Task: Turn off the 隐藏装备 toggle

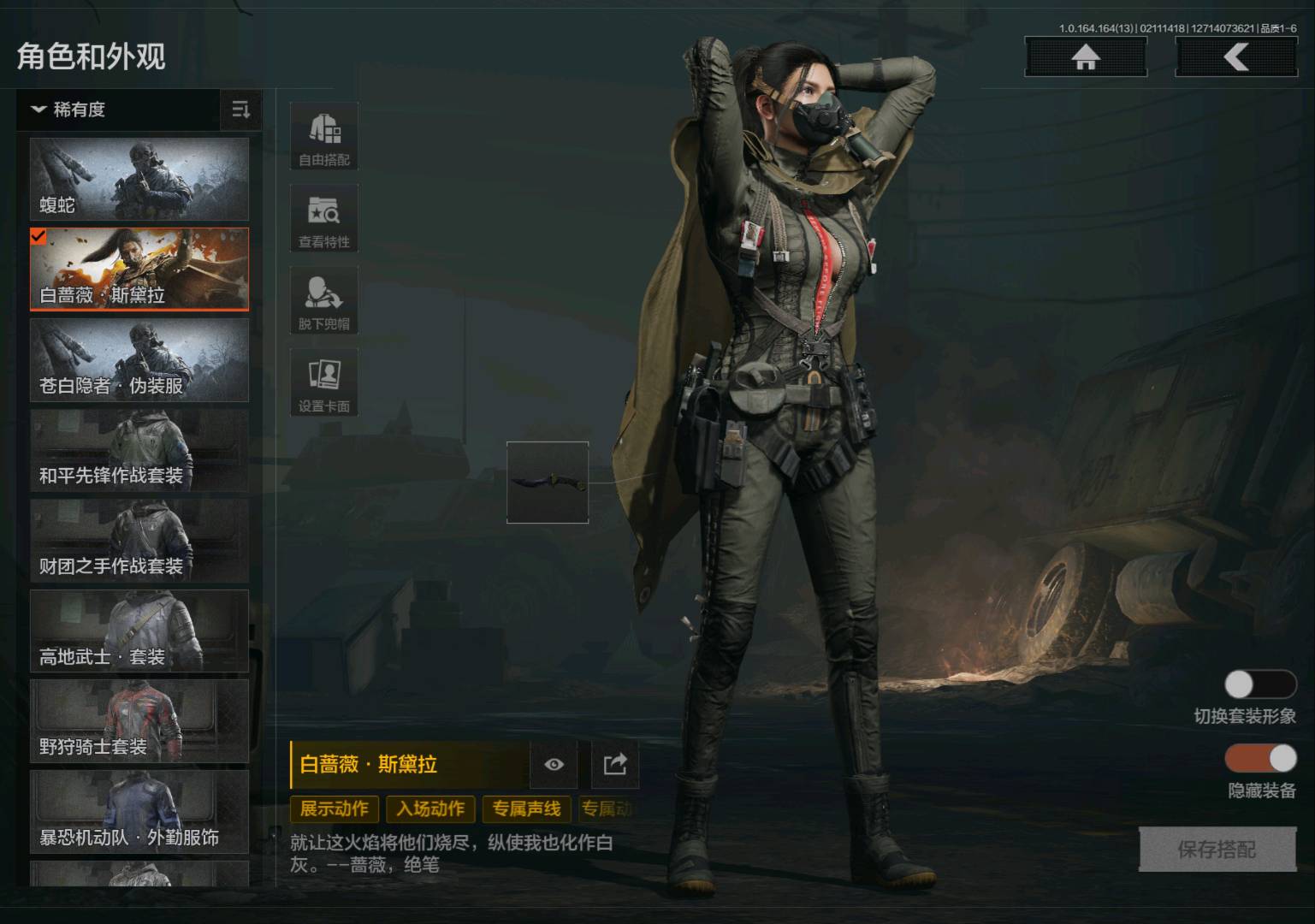Action: pos(1260,758)
